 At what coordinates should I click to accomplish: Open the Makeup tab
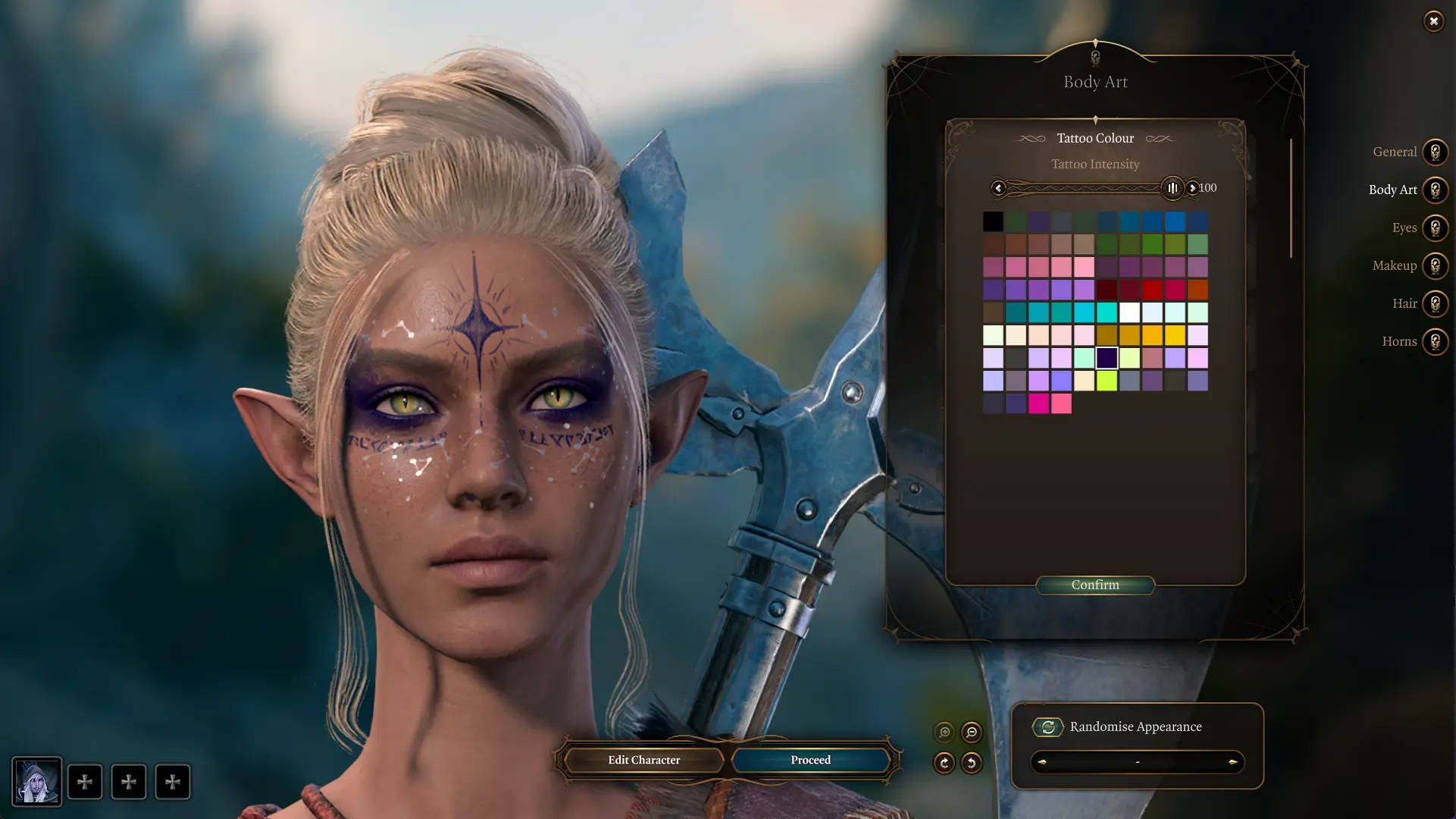[x=1435, y=265]
